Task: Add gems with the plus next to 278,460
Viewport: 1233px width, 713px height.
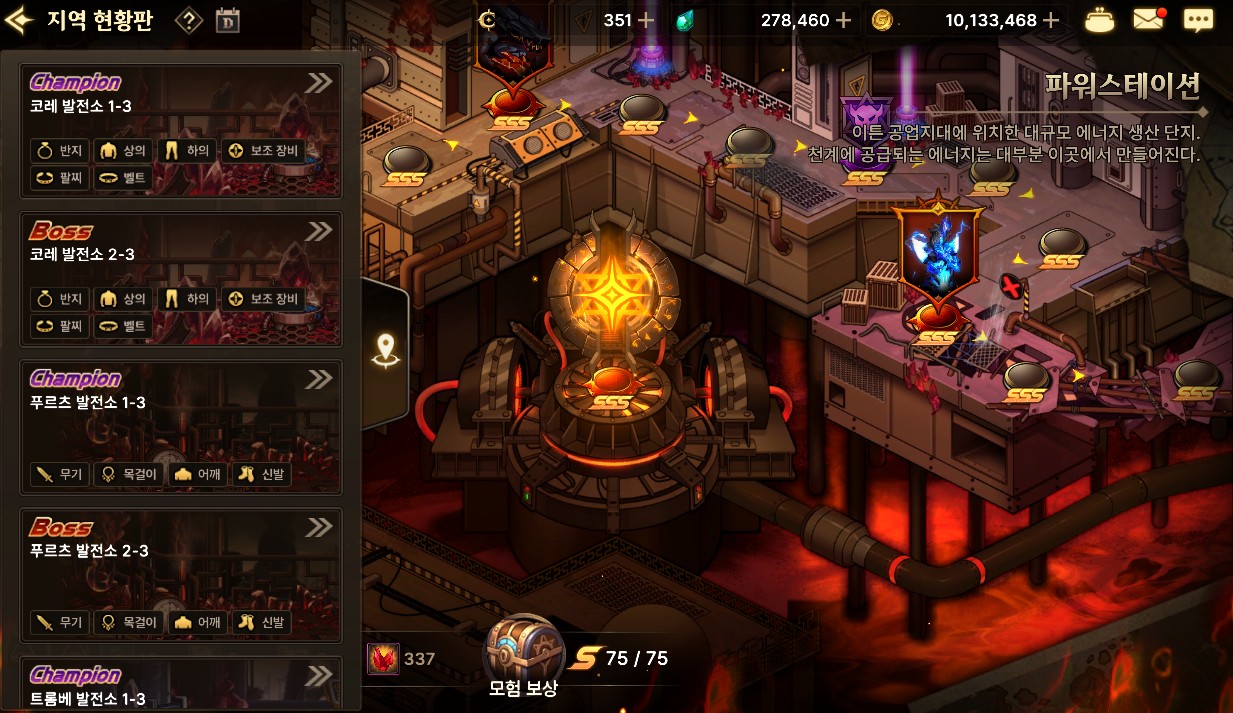Action: coord(844,20)
